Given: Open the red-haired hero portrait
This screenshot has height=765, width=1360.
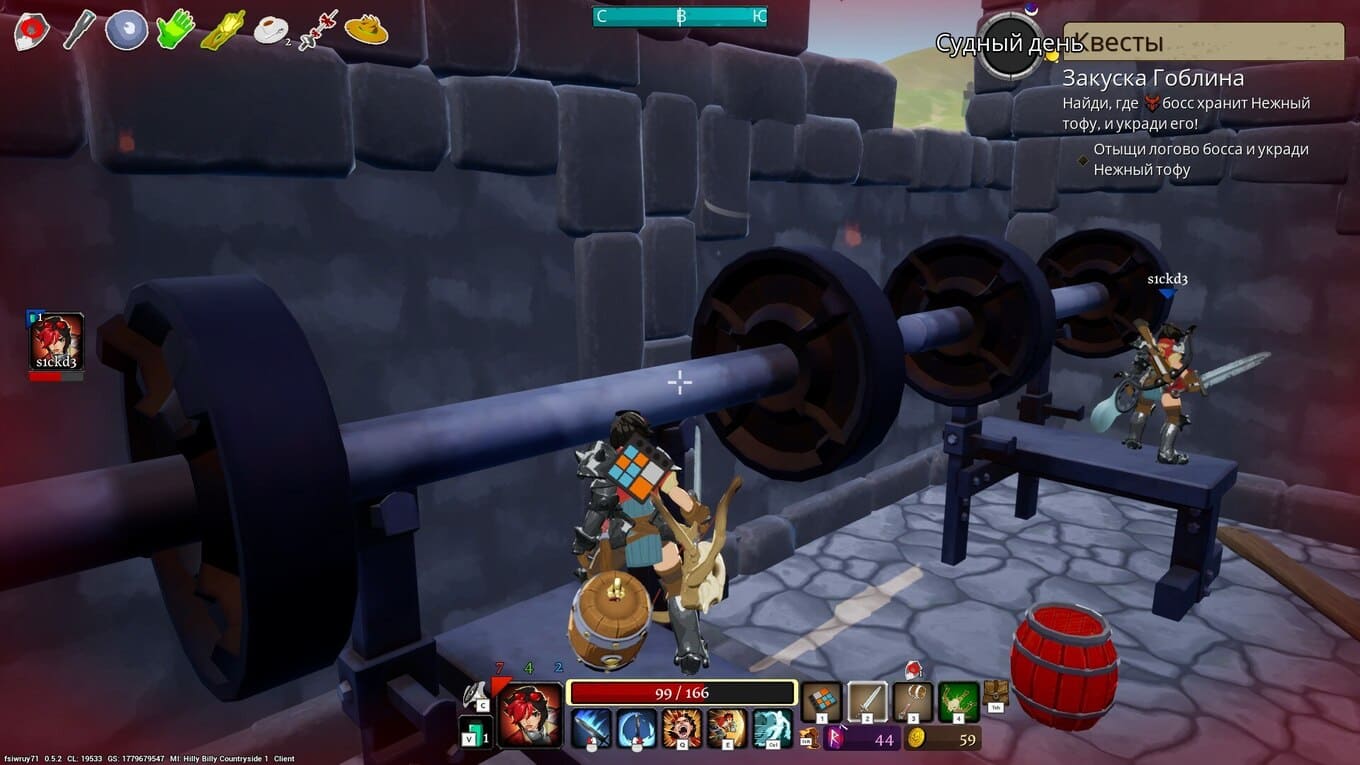Looking at the screenshot, I should (x=530, y=713).
